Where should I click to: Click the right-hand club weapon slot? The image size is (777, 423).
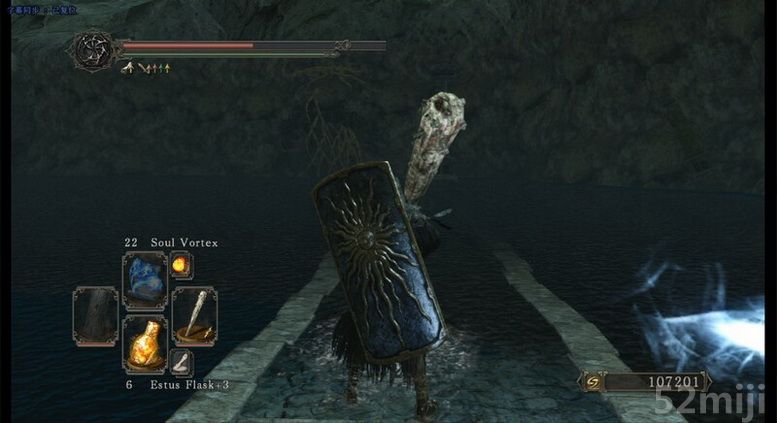tap(193, 313)
